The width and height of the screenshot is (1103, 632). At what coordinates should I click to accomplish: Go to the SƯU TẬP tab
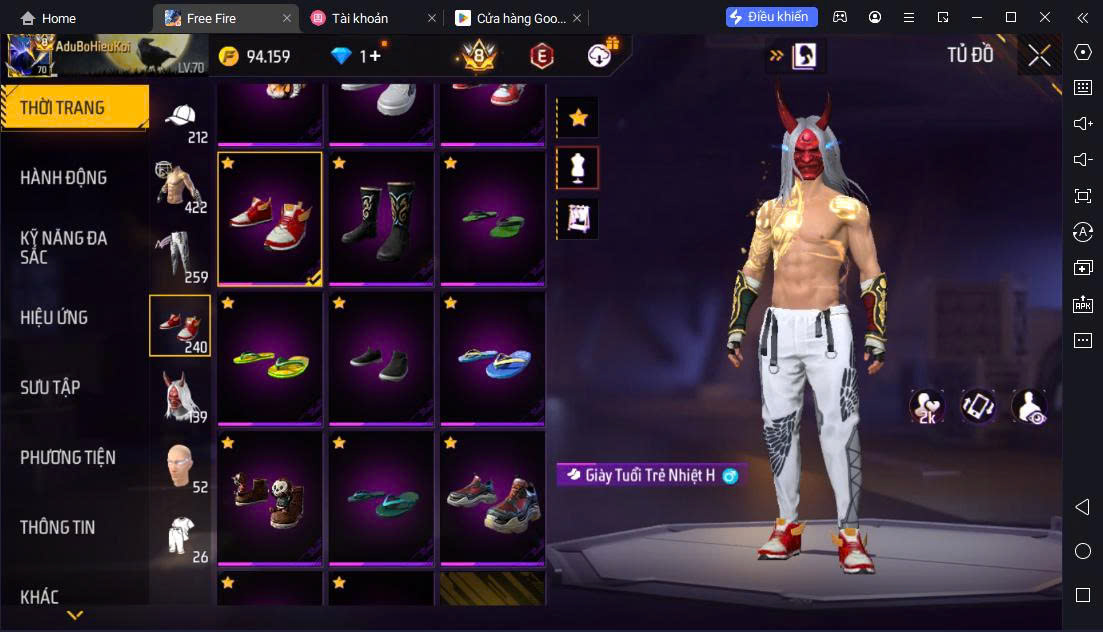[x=50, y=387]
